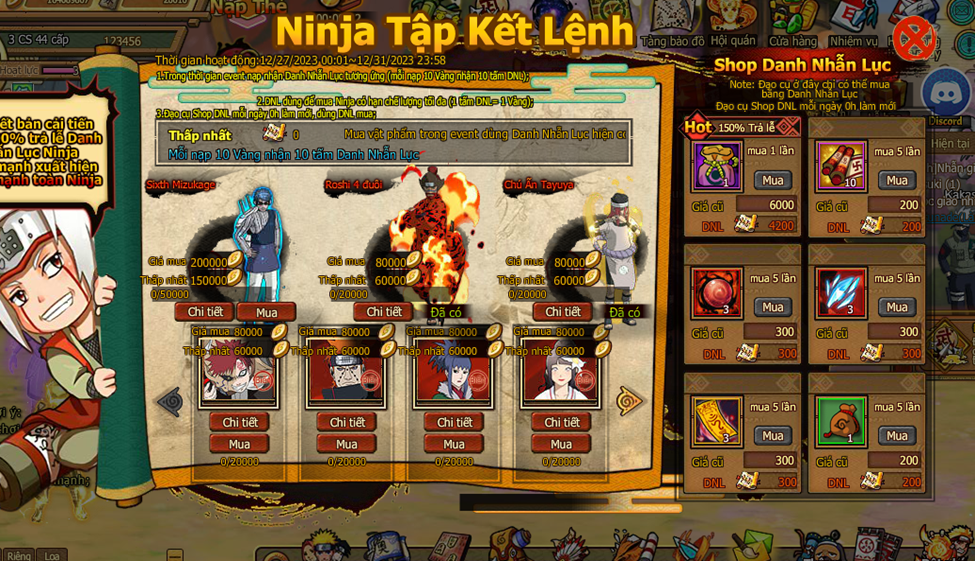
Task: View Chi tiết under the white-flower ninja portrait
Action: click(562, 422)
